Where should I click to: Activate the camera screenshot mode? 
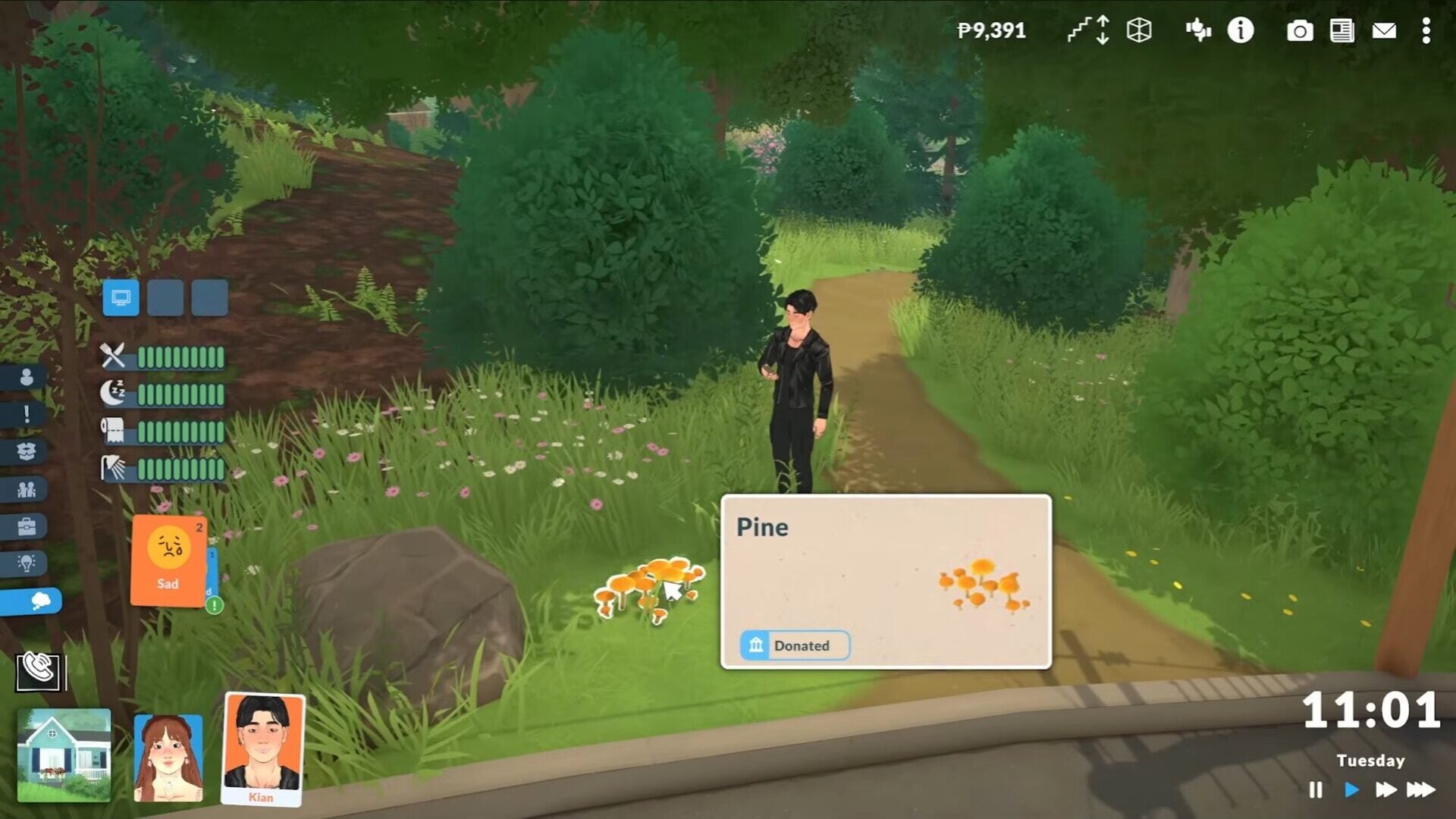tap(1299, 31)
